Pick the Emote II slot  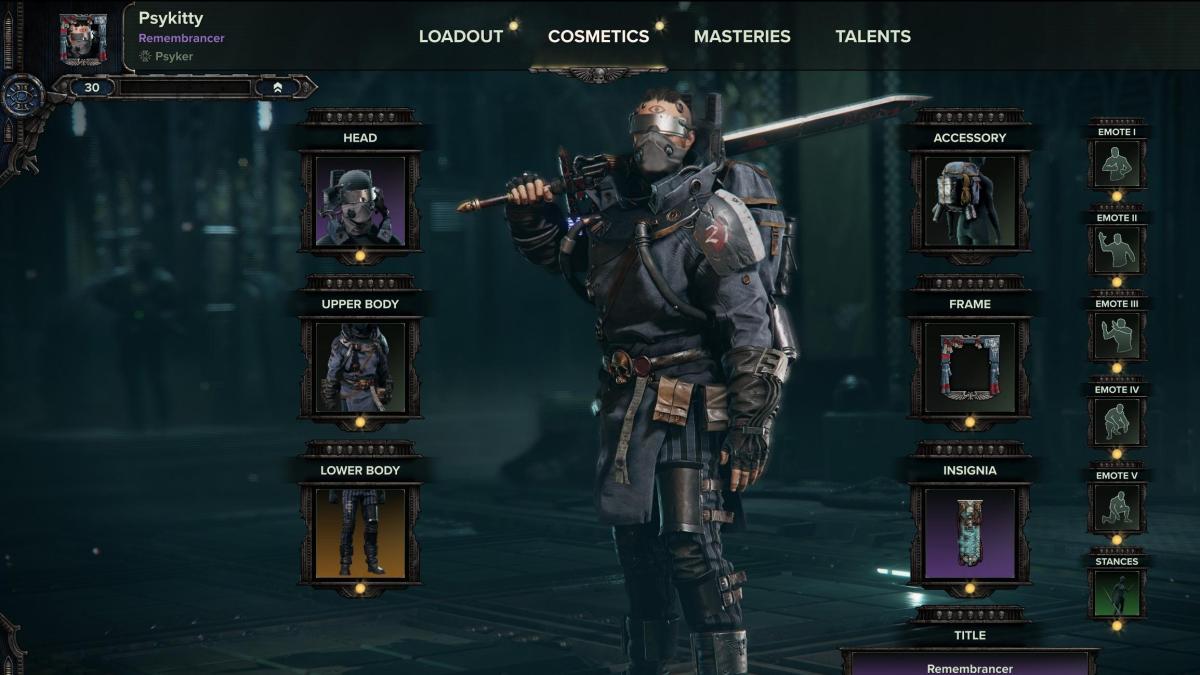(x=1116, y=248)
